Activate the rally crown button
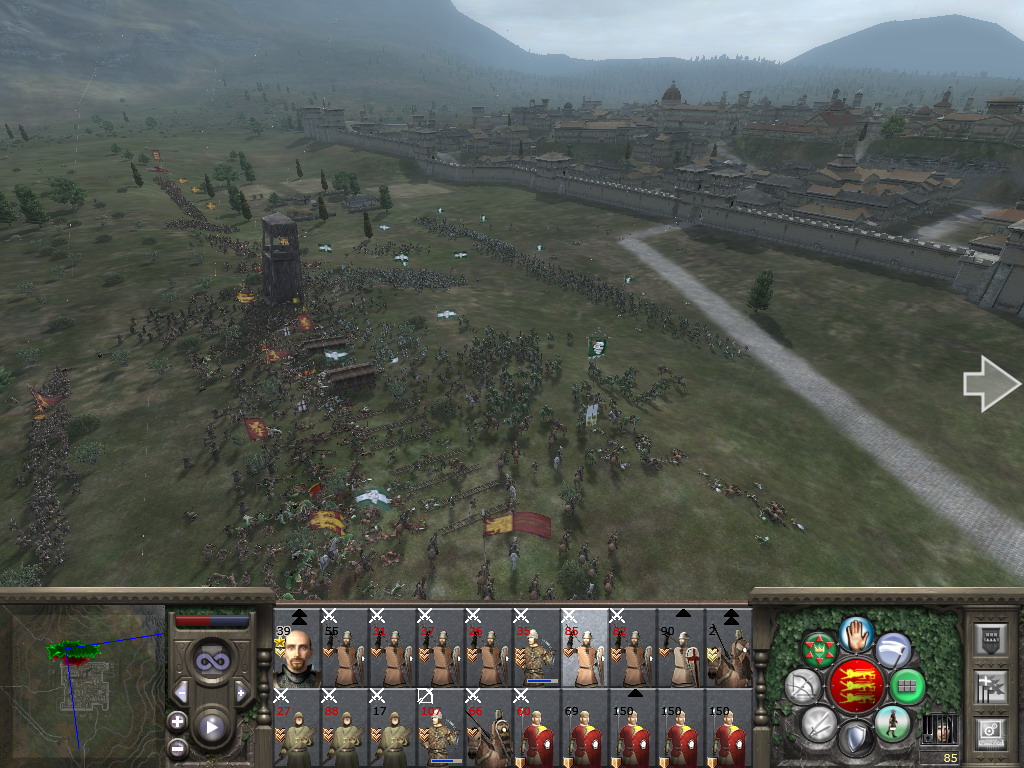Viewport: 1024px width, 768px height. [x=818, y=650]
